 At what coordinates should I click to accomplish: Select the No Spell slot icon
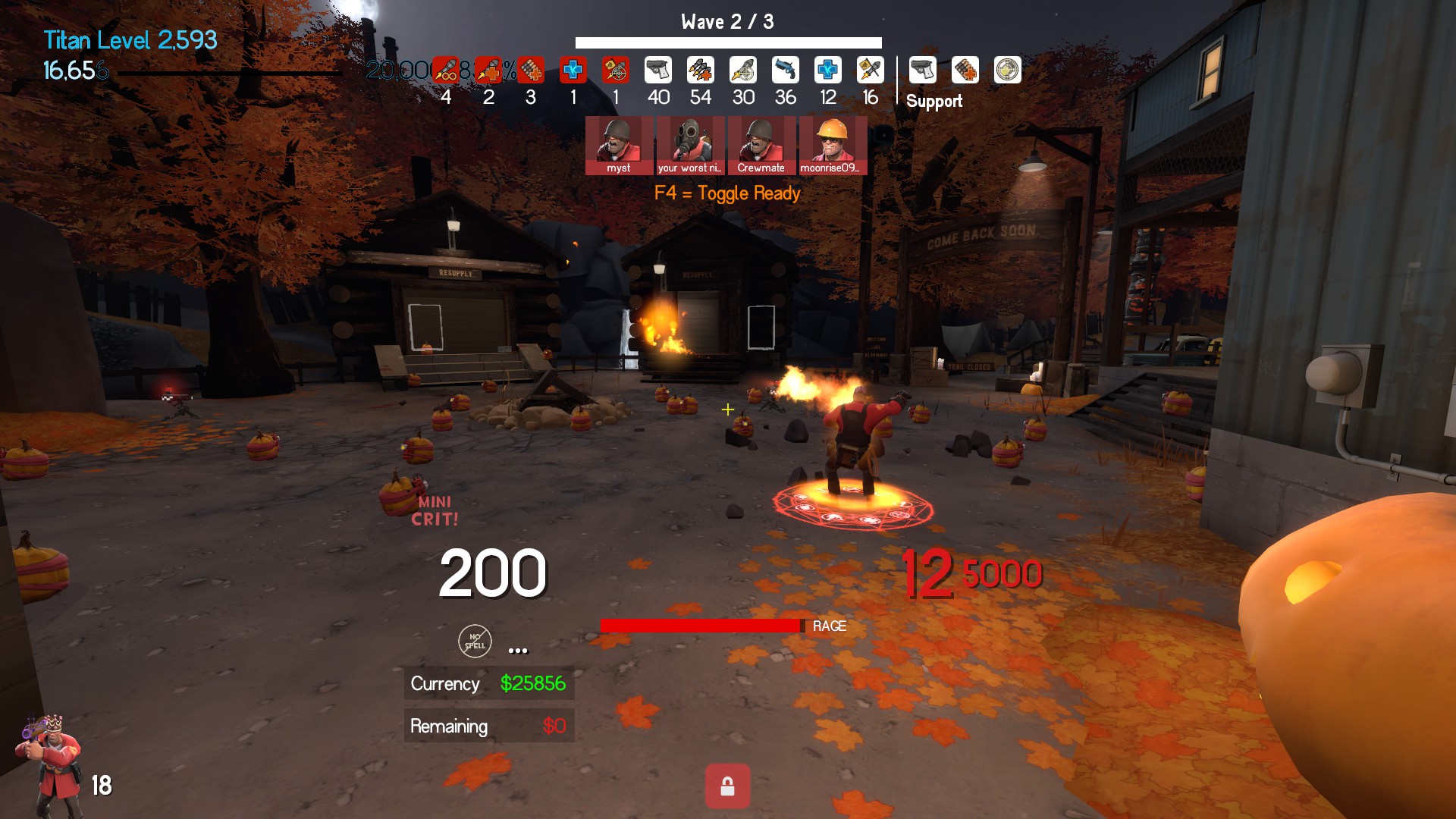(x=475, y=642)
